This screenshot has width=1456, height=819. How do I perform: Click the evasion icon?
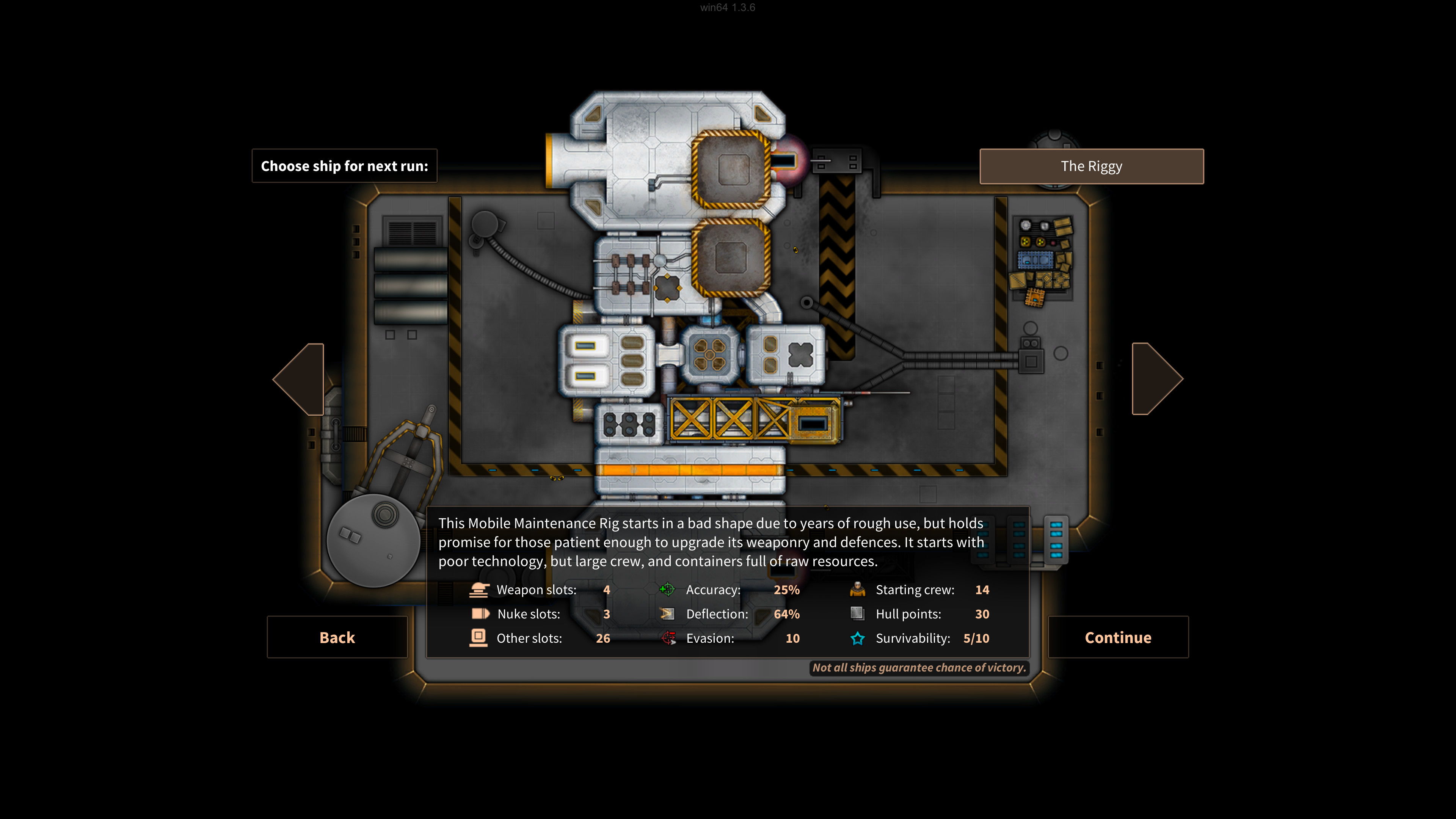[668, 638]
